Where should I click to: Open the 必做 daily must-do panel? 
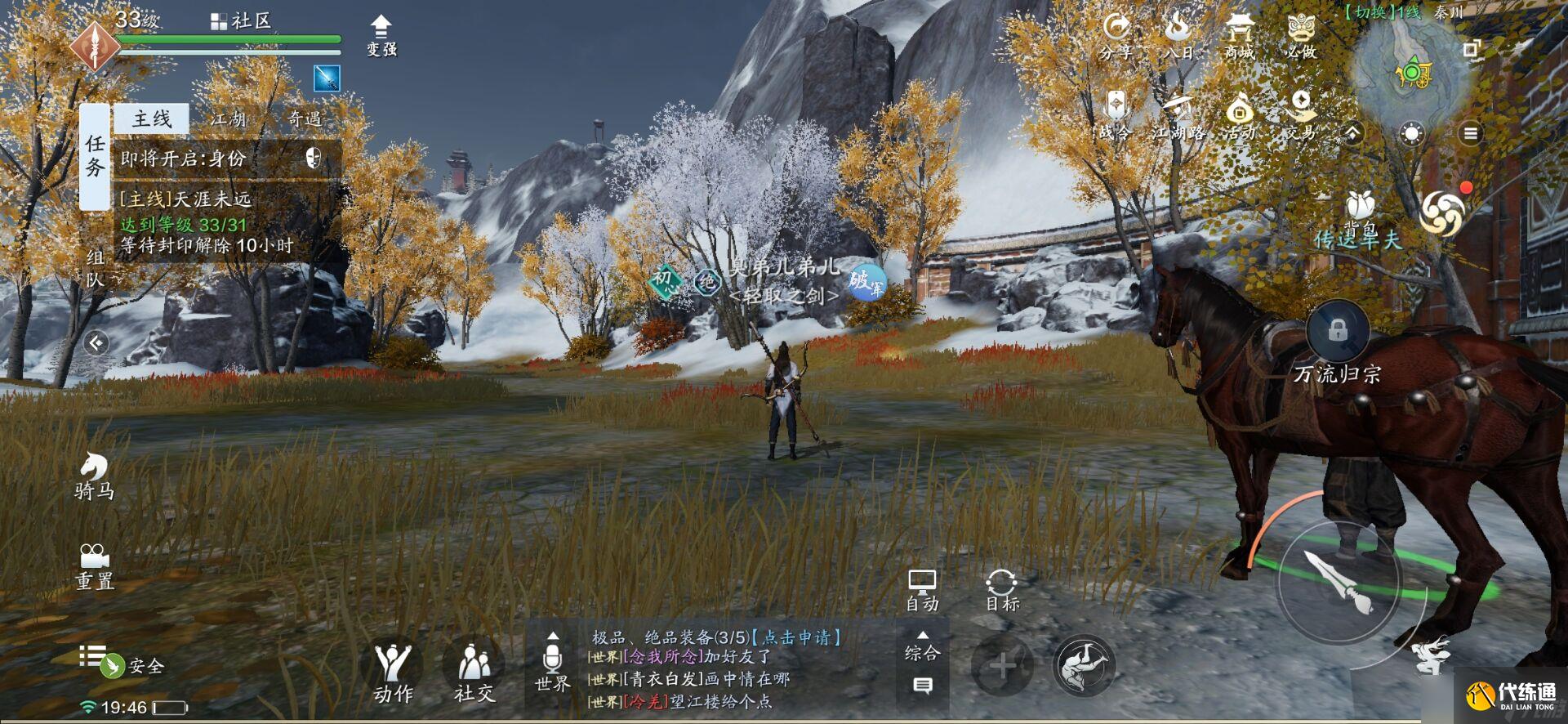(x=1302, y=34)
